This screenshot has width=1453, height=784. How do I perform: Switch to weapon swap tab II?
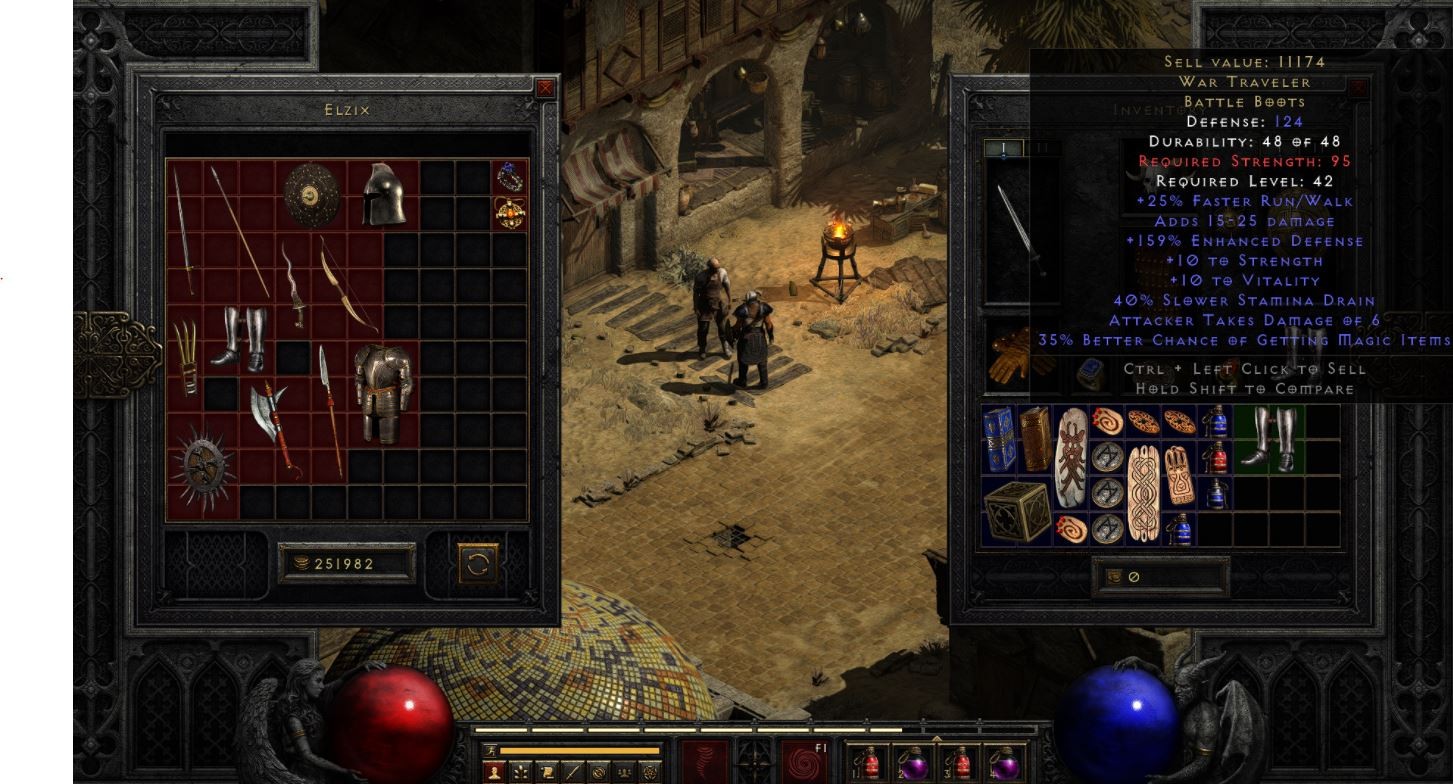click(1041, 147)
